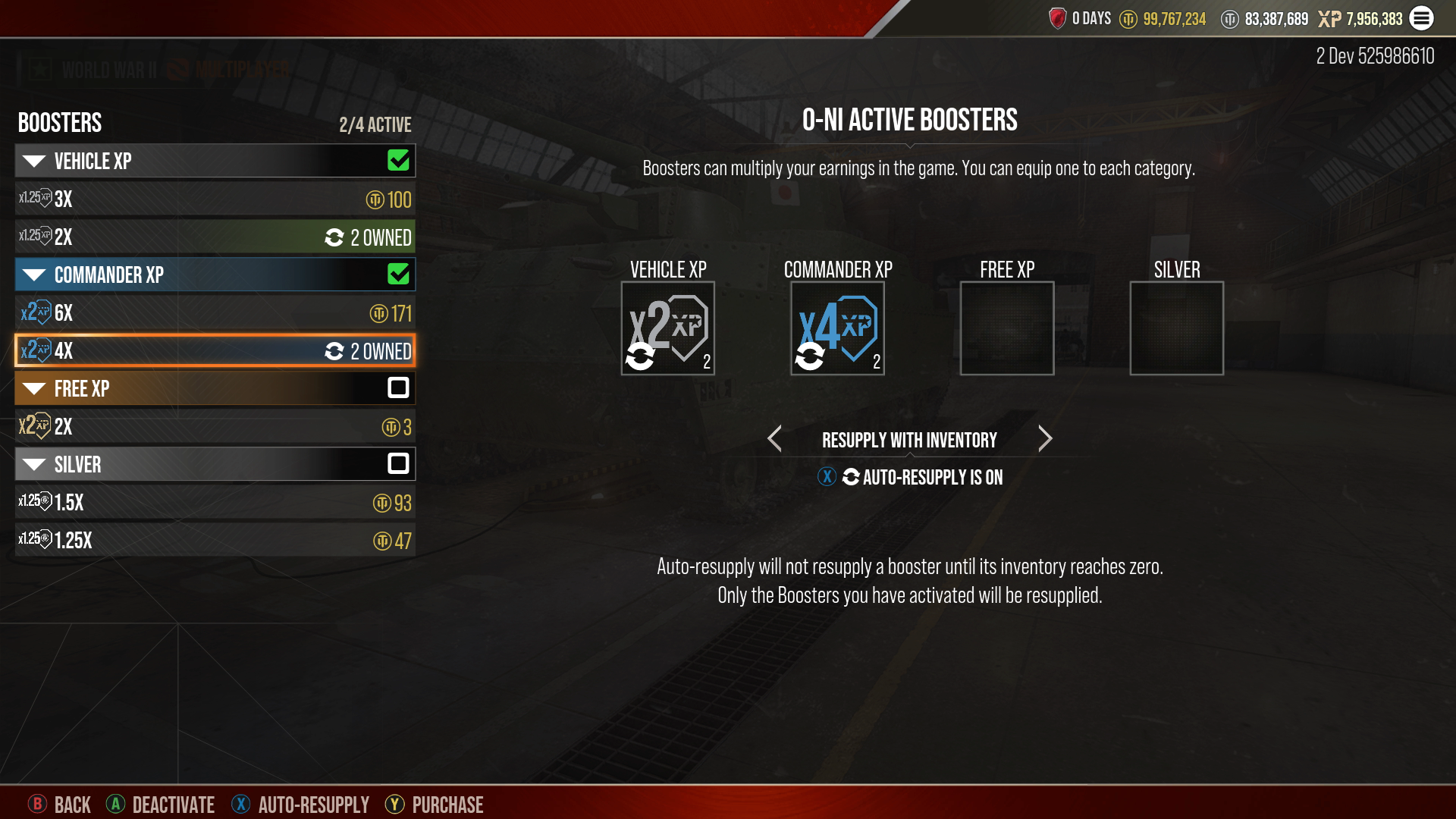Select the empty Free XP booster slot
This screenshot has width=1456, height=819.
(1007, 328)
